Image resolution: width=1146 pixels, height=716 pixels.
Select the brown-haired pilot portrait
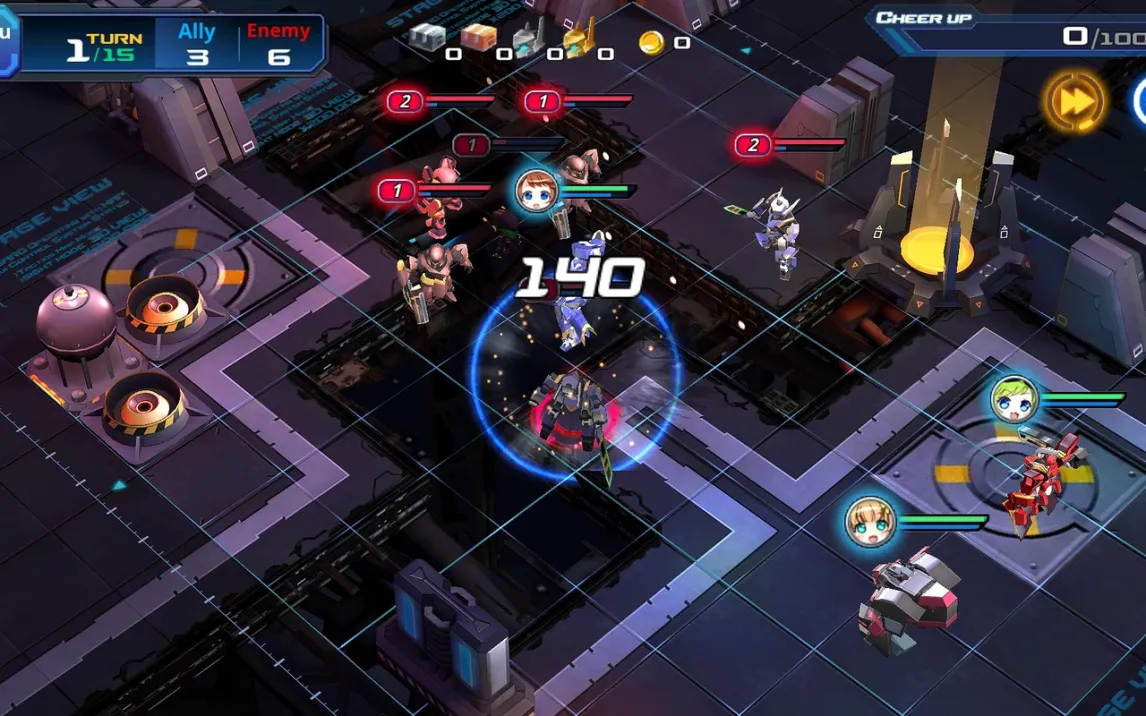tap(538, 191)
